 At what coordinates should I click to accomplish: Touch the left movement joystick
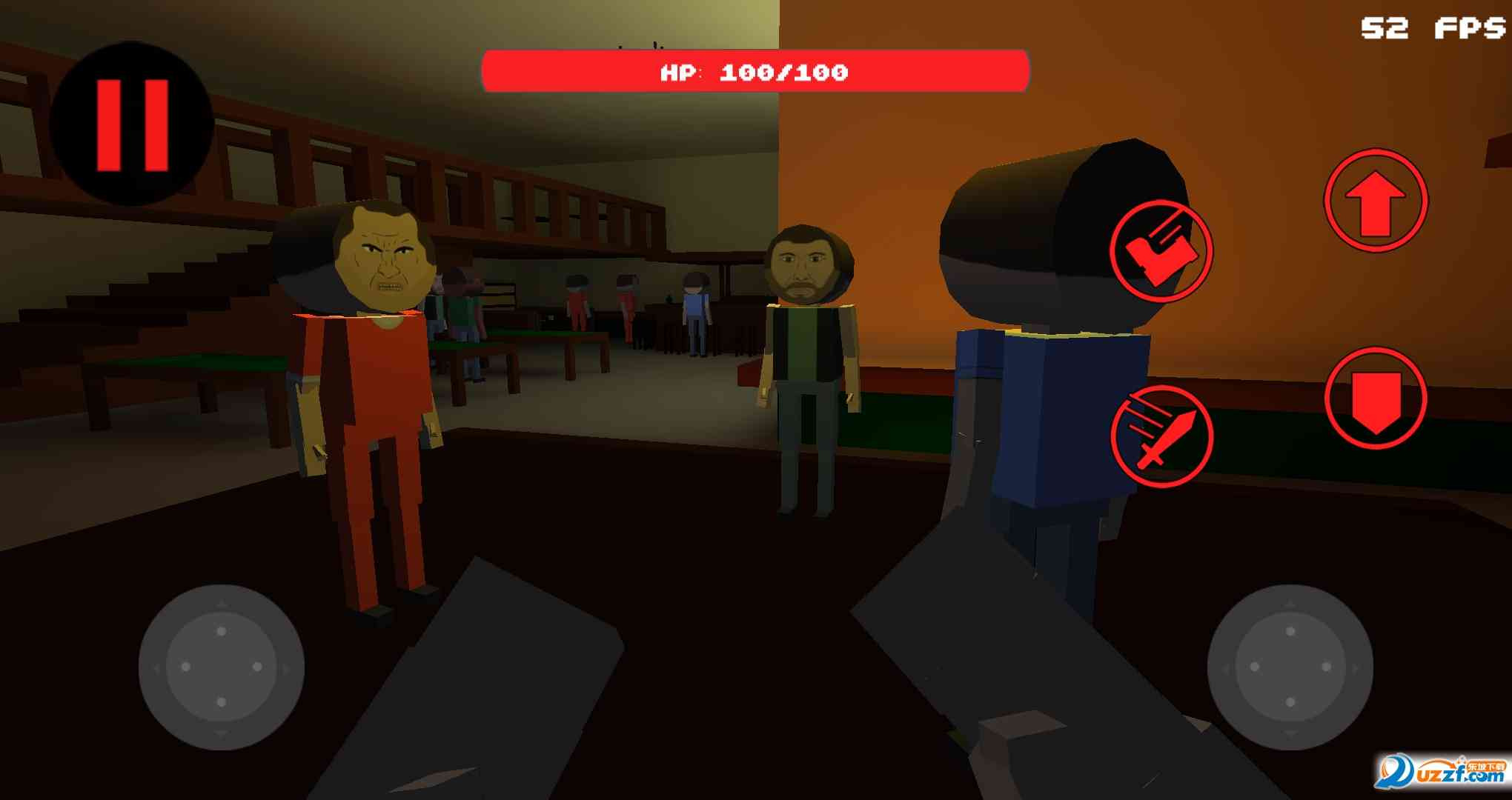point(221,667)
